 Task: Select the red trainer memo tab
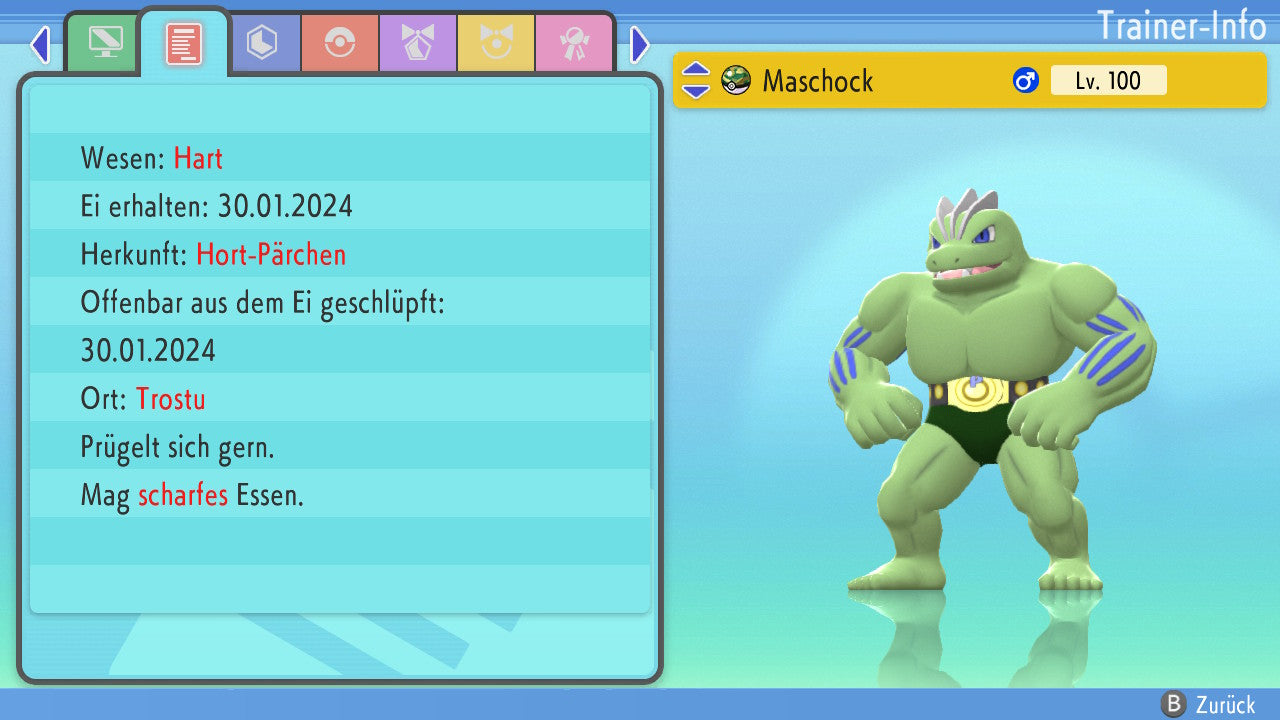[184, 44]
